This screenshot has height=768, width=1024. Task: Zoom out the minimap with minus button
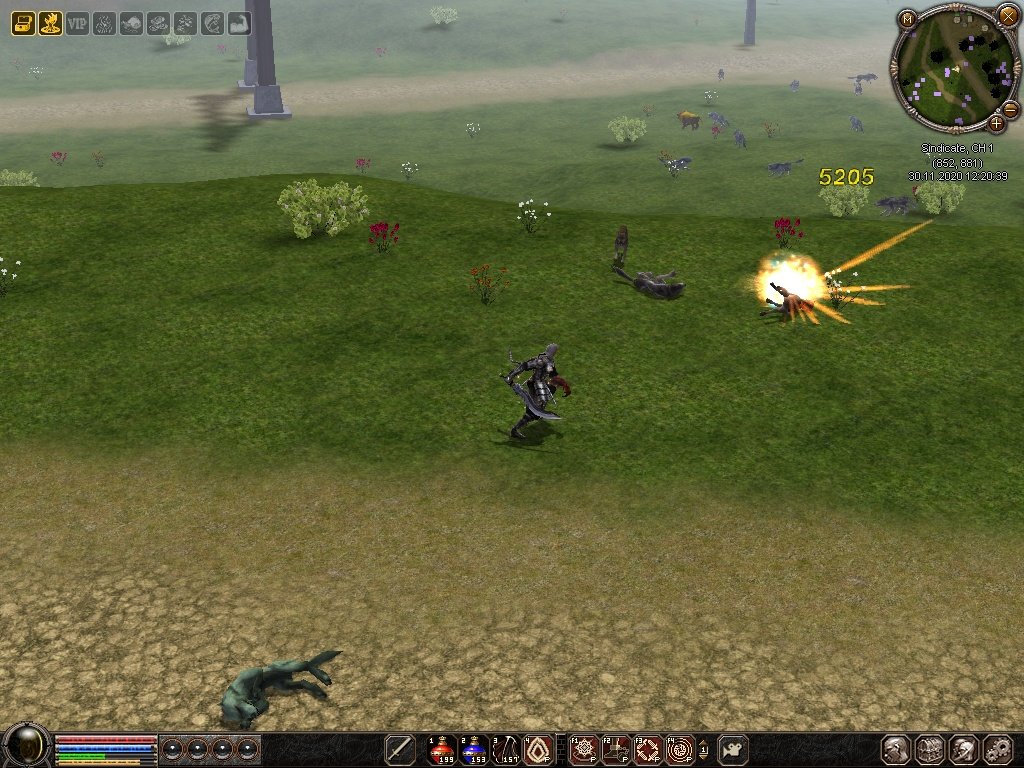tap(1010, 109)
